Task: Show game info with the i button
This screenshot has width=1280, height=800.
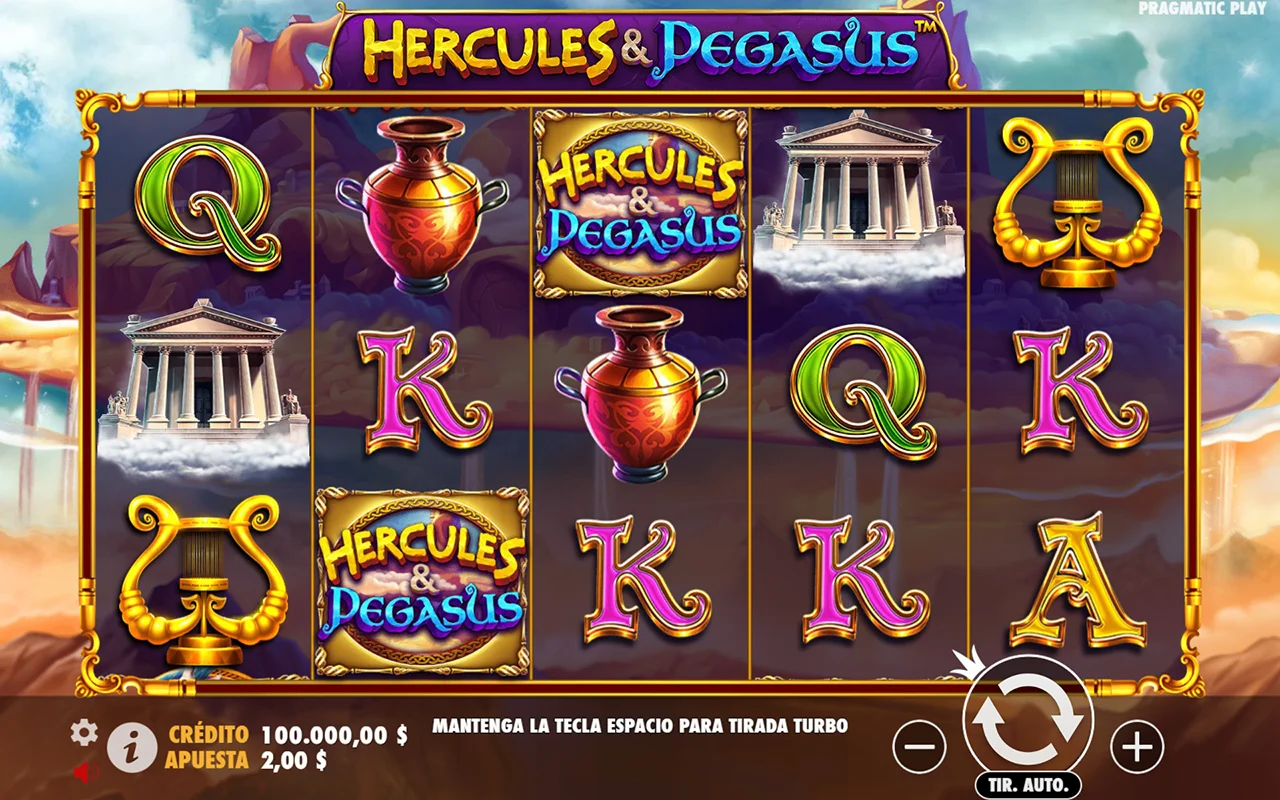Action: coord(132,747)
